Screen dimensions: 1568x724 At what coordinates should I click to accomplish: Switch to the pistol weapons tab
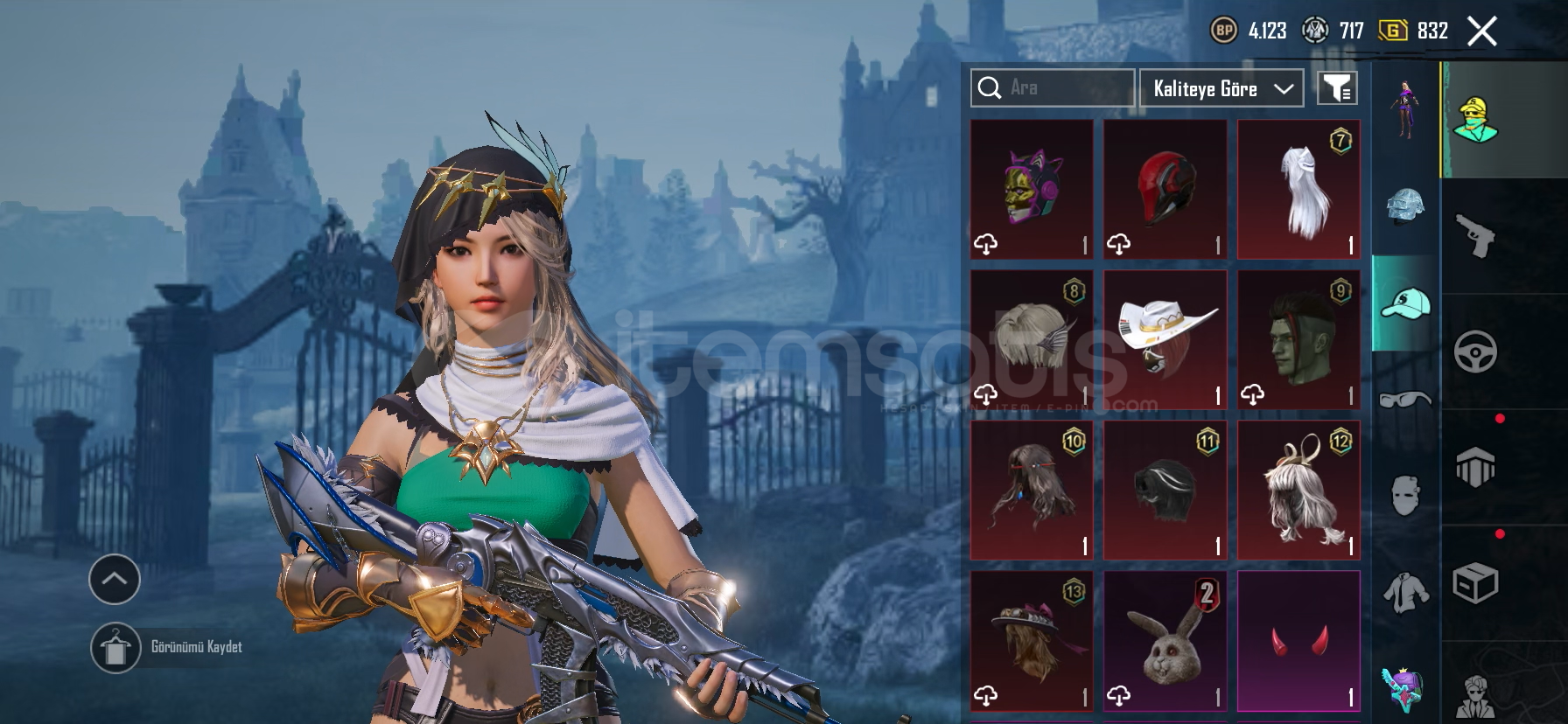1475,236
